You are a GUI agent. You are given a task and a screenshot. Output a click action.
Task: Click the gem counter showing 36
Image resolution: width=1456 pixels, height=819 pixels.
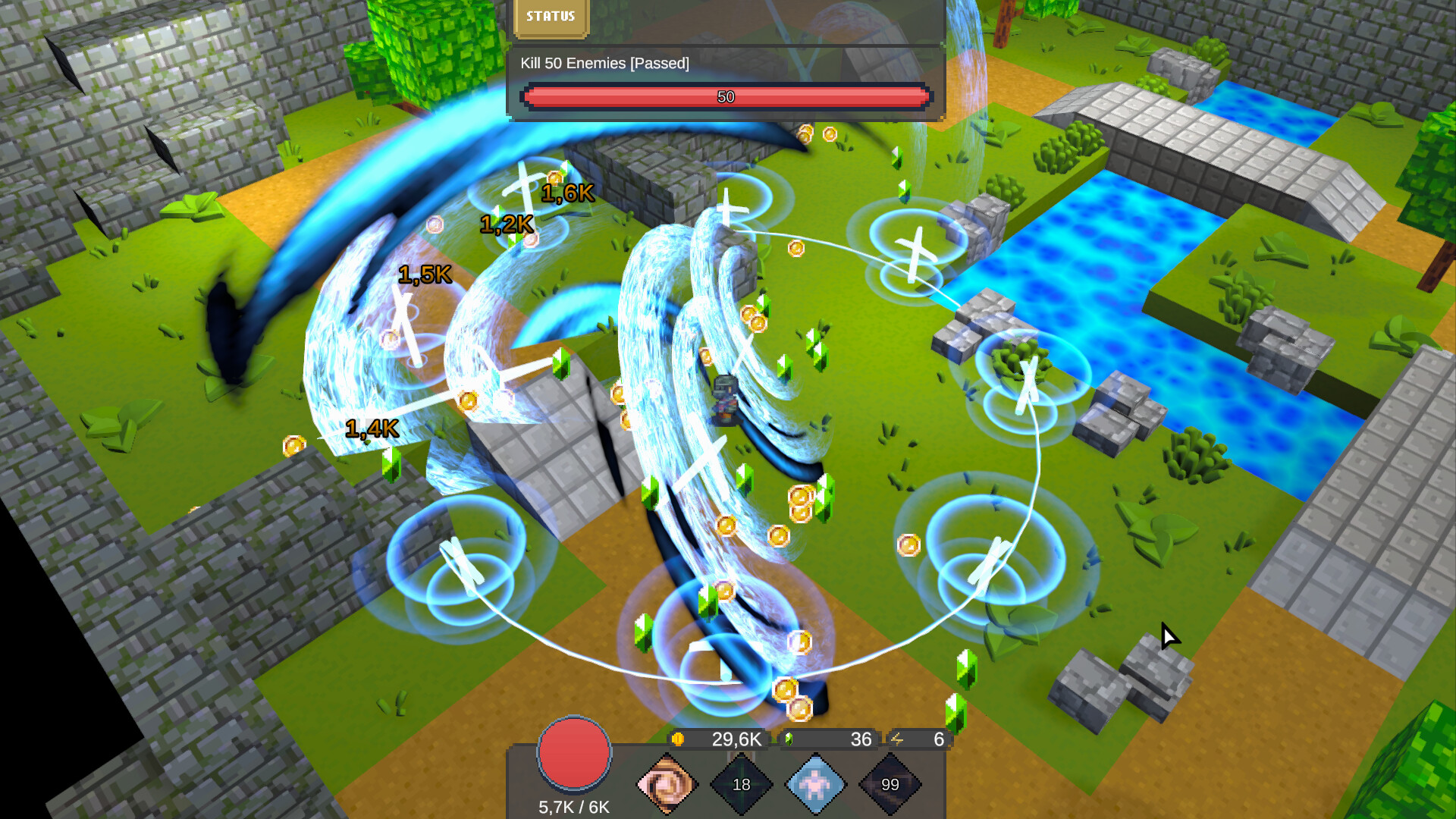(861, 738)
